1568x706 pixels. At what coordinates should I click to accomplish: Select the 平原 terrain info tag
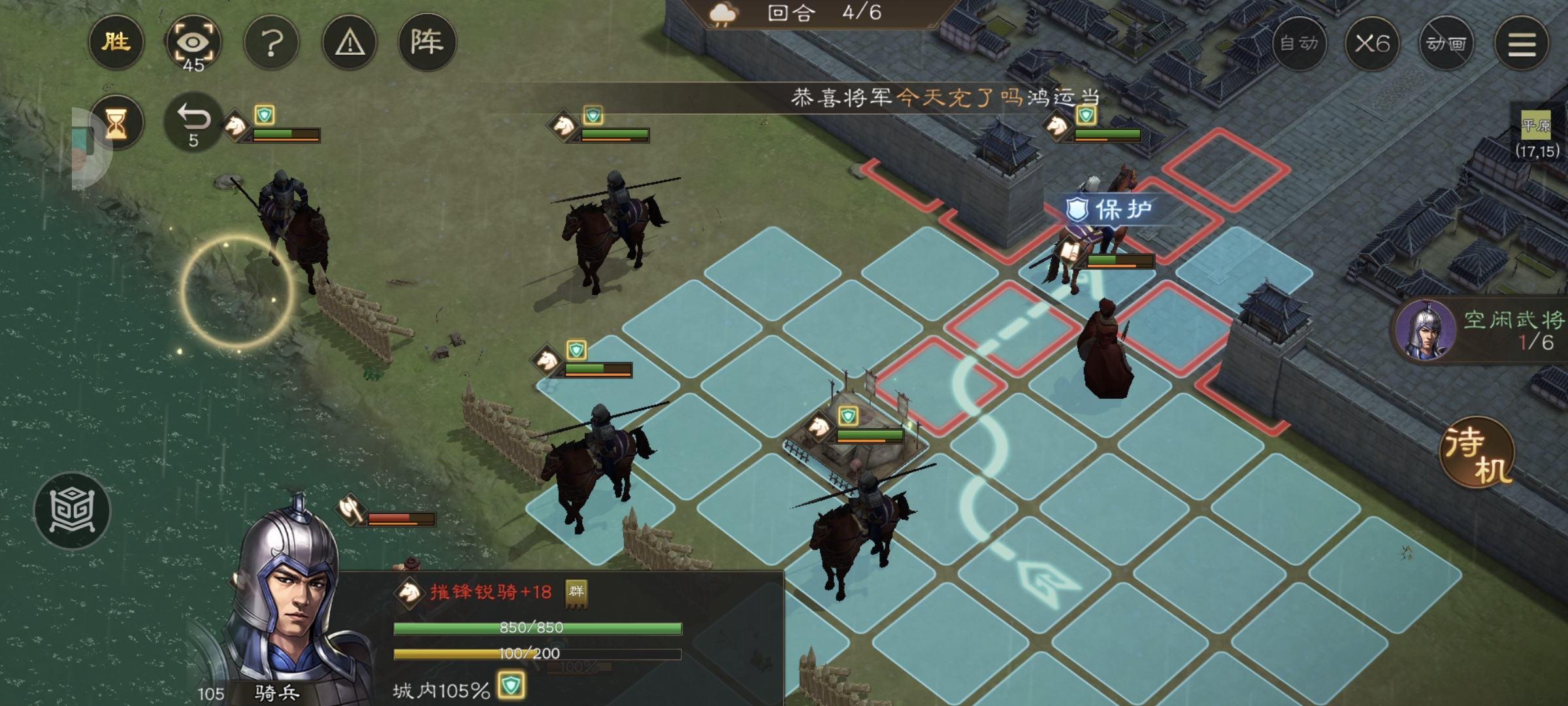click(x=1535, y=125)
